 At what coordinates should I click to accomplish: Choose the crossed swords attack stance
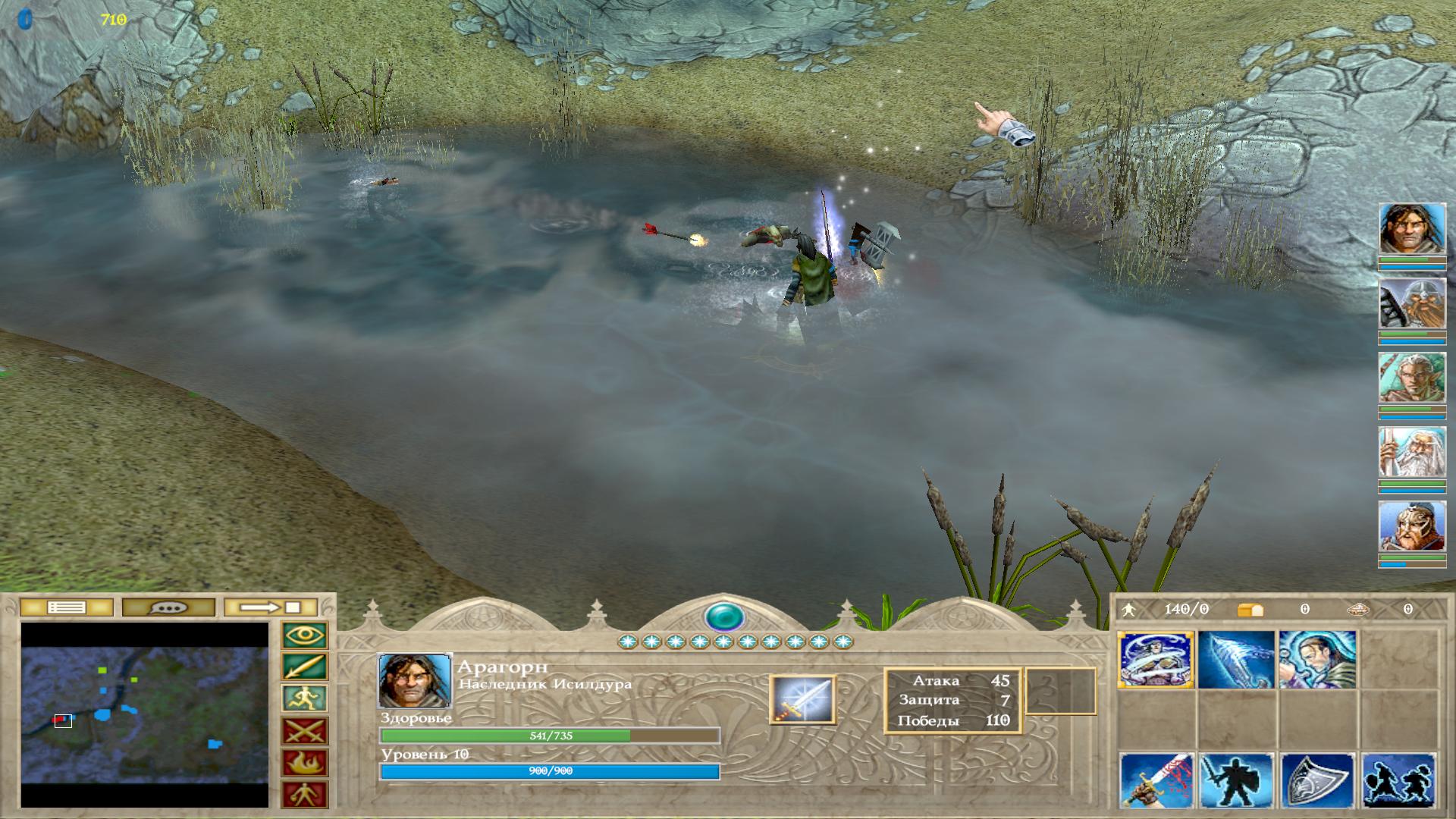(305, 731)
